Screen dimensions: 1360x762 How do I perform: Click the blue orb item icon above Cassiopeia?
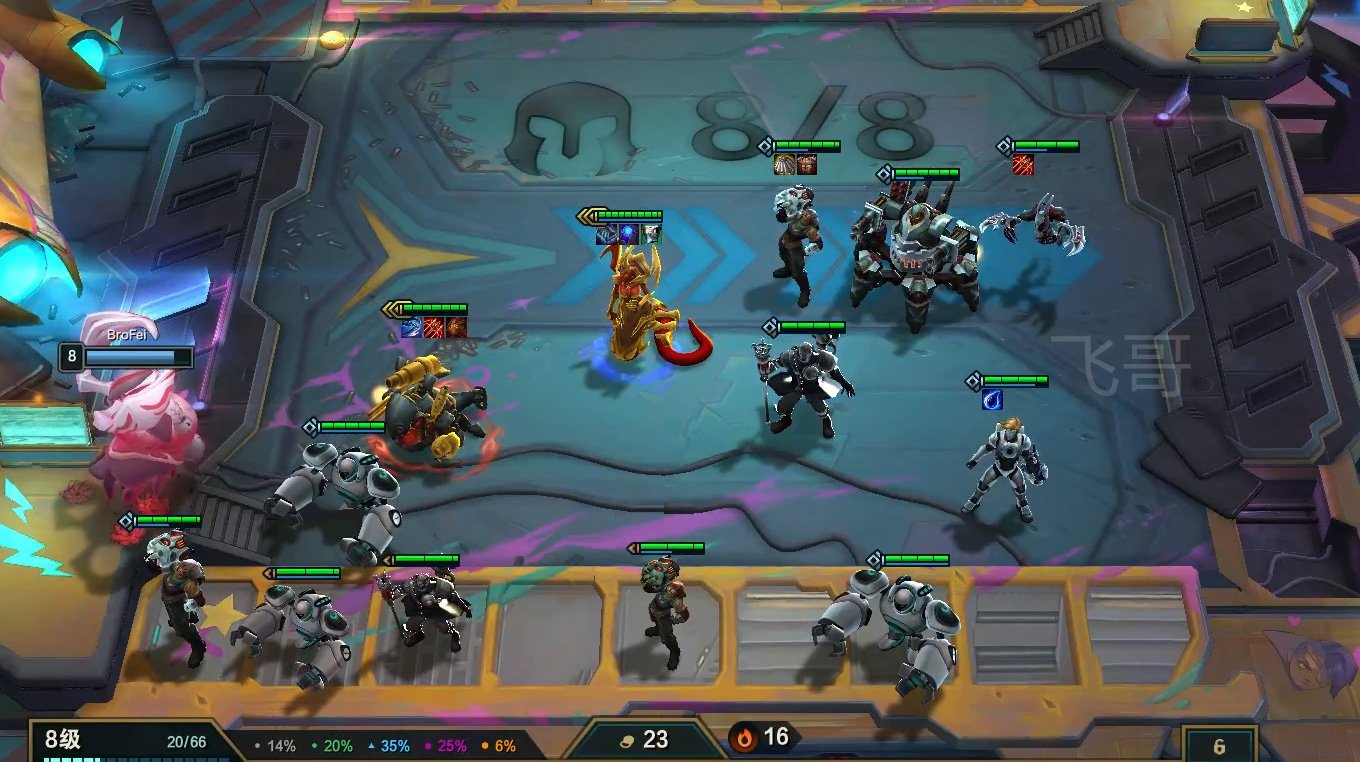point(629,234)
